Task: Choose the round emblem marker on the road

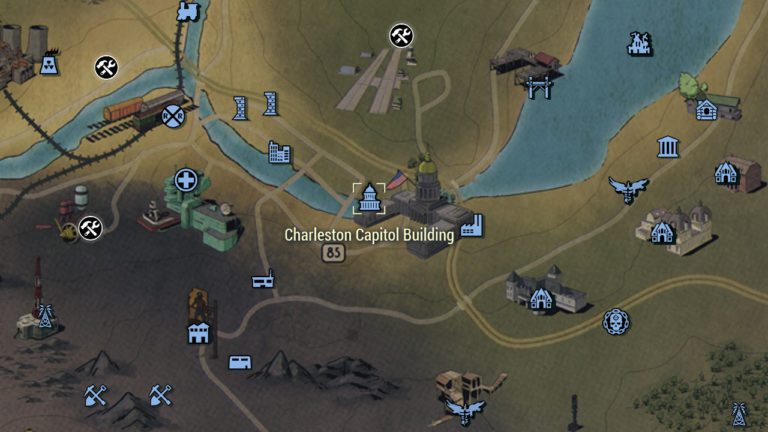Action: [615, 321]
